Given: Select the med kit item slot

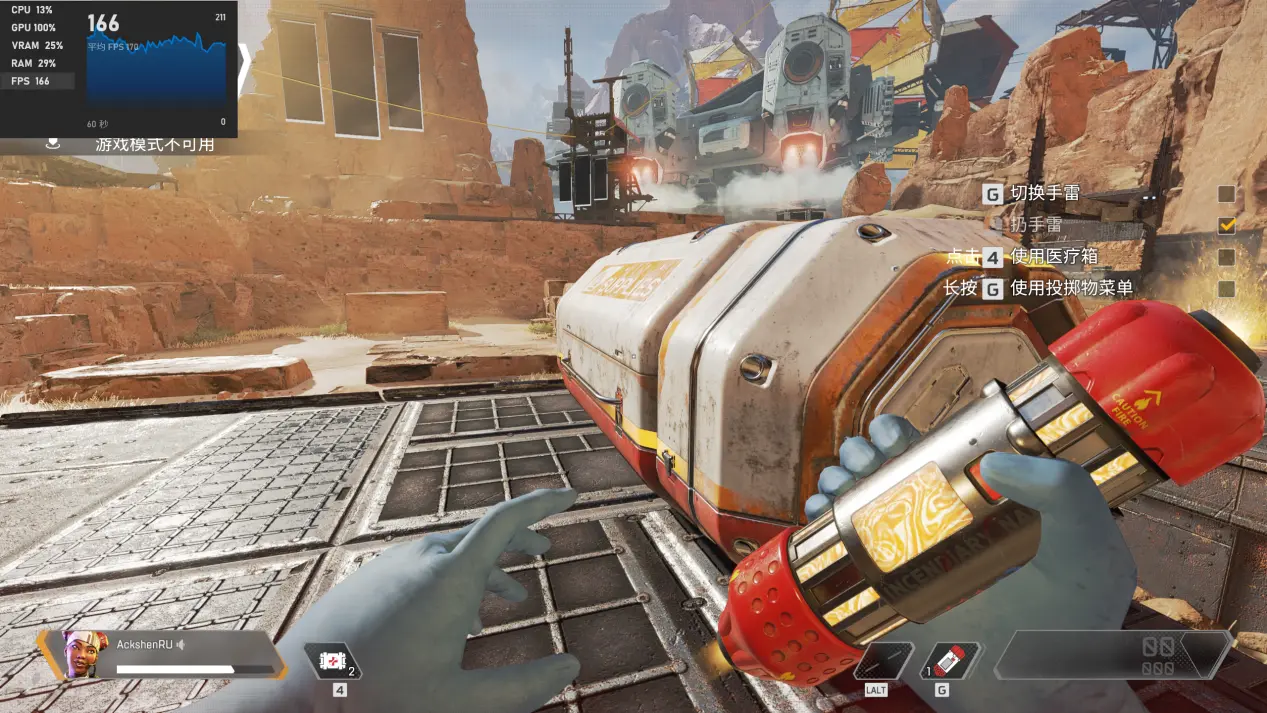Looking at the screenshot, I should click(x=332, y=661).
